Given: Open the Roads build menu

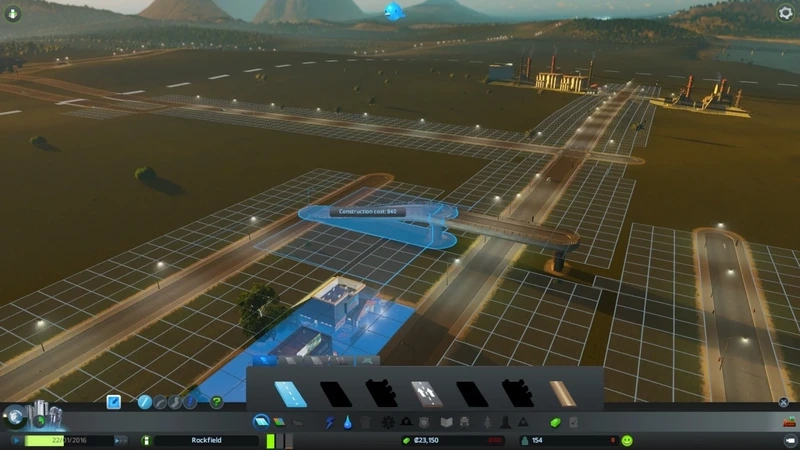Looking at the screenshot, I should tap(261, 423).
